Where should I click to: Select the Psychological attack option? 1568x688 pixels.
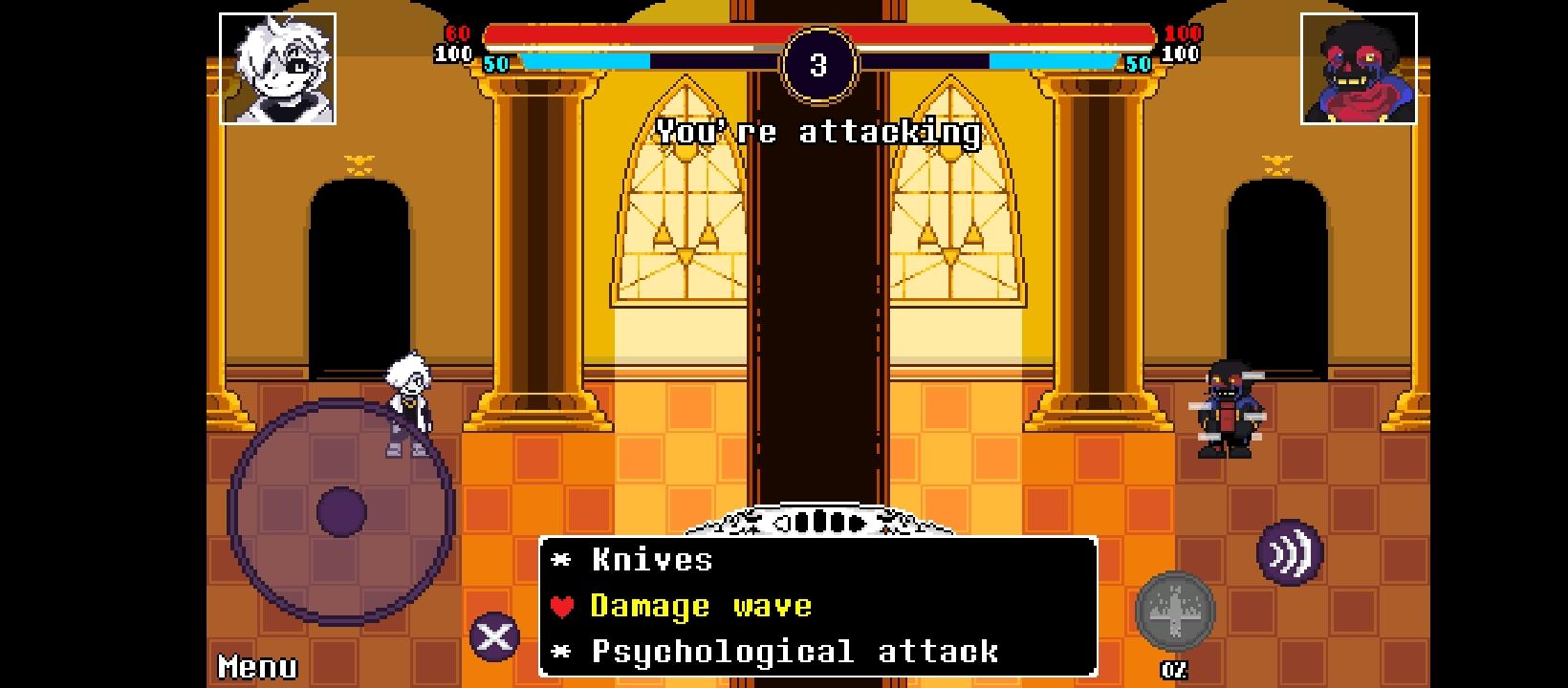794,652
